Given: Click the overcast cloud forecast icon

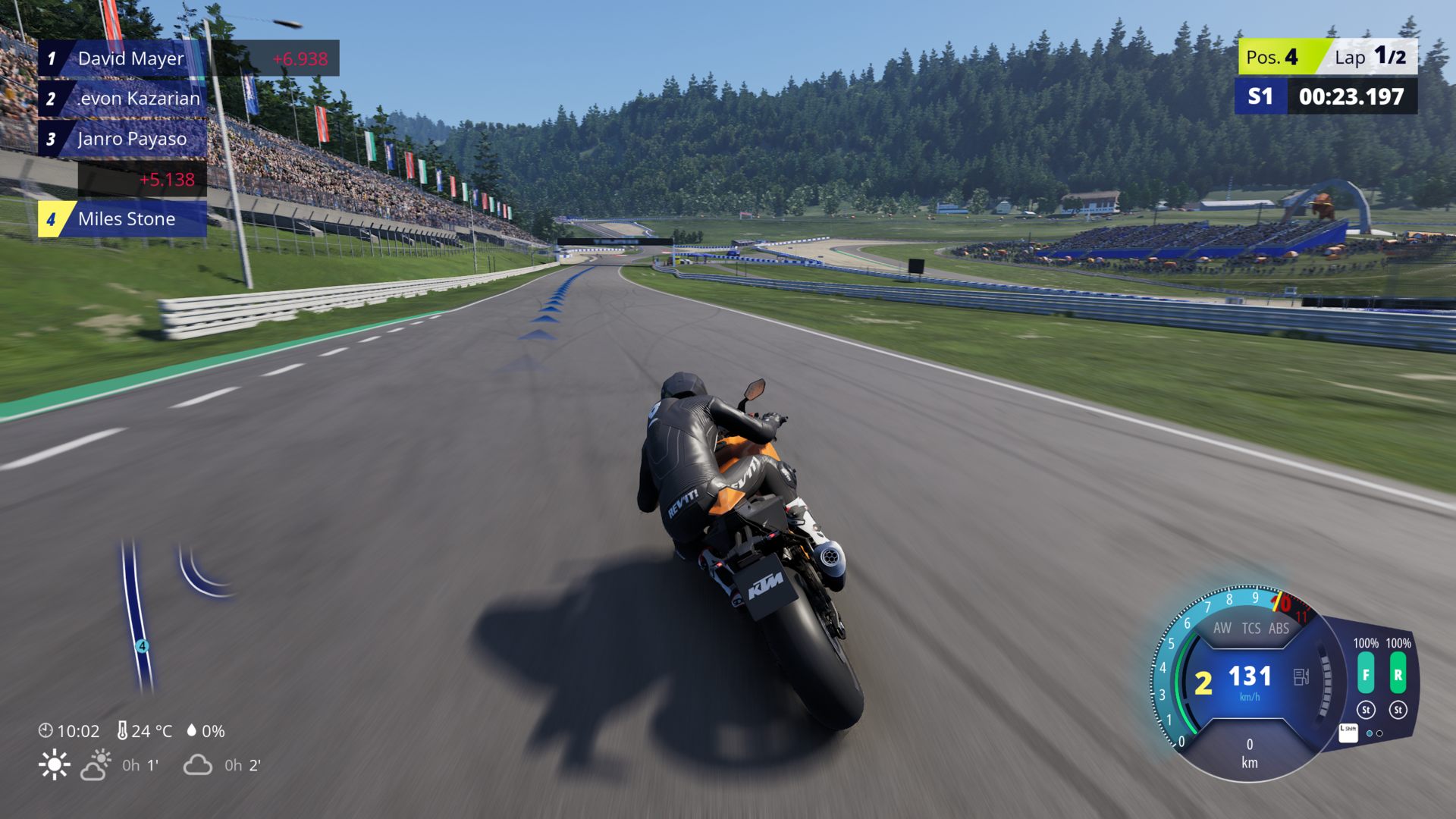Looking at the screenshot, I should [197, 765].
